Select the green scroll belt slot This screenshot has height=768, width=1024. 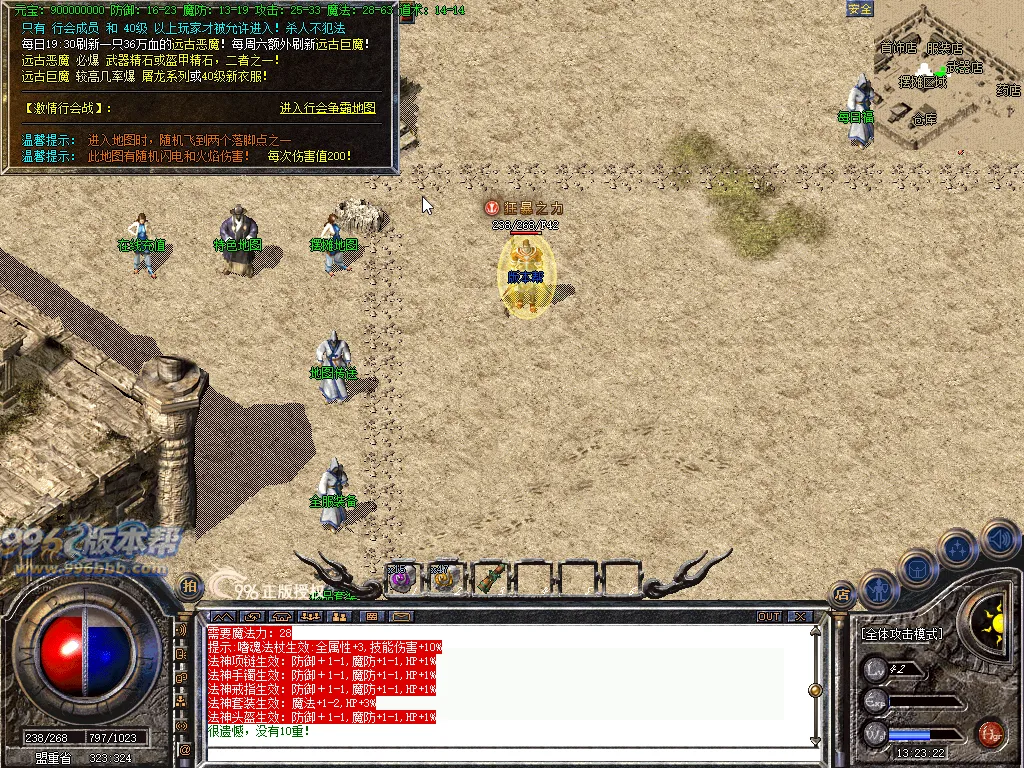pyautogui.click(x=488, y=577)
